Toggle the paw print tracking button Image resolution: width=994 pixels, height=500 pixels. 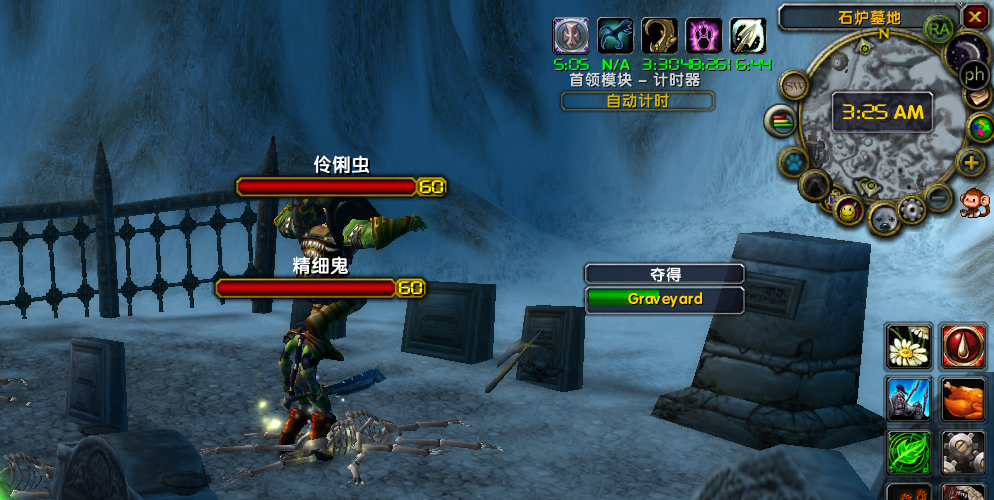794,160
